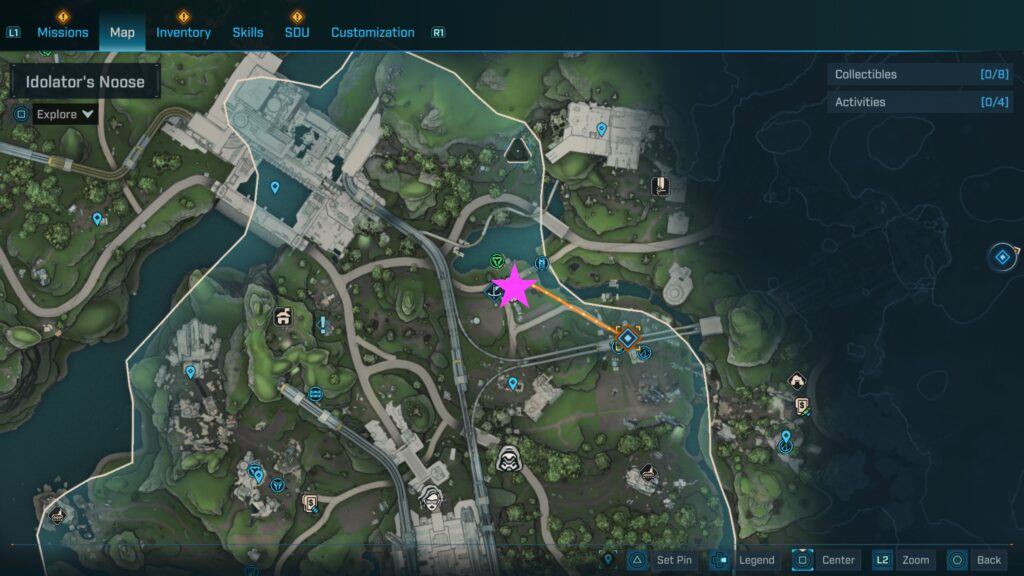Screen dimensions: 1024x576
Task: Switch to the Missions tab
Action: click(x=63, y=32)
